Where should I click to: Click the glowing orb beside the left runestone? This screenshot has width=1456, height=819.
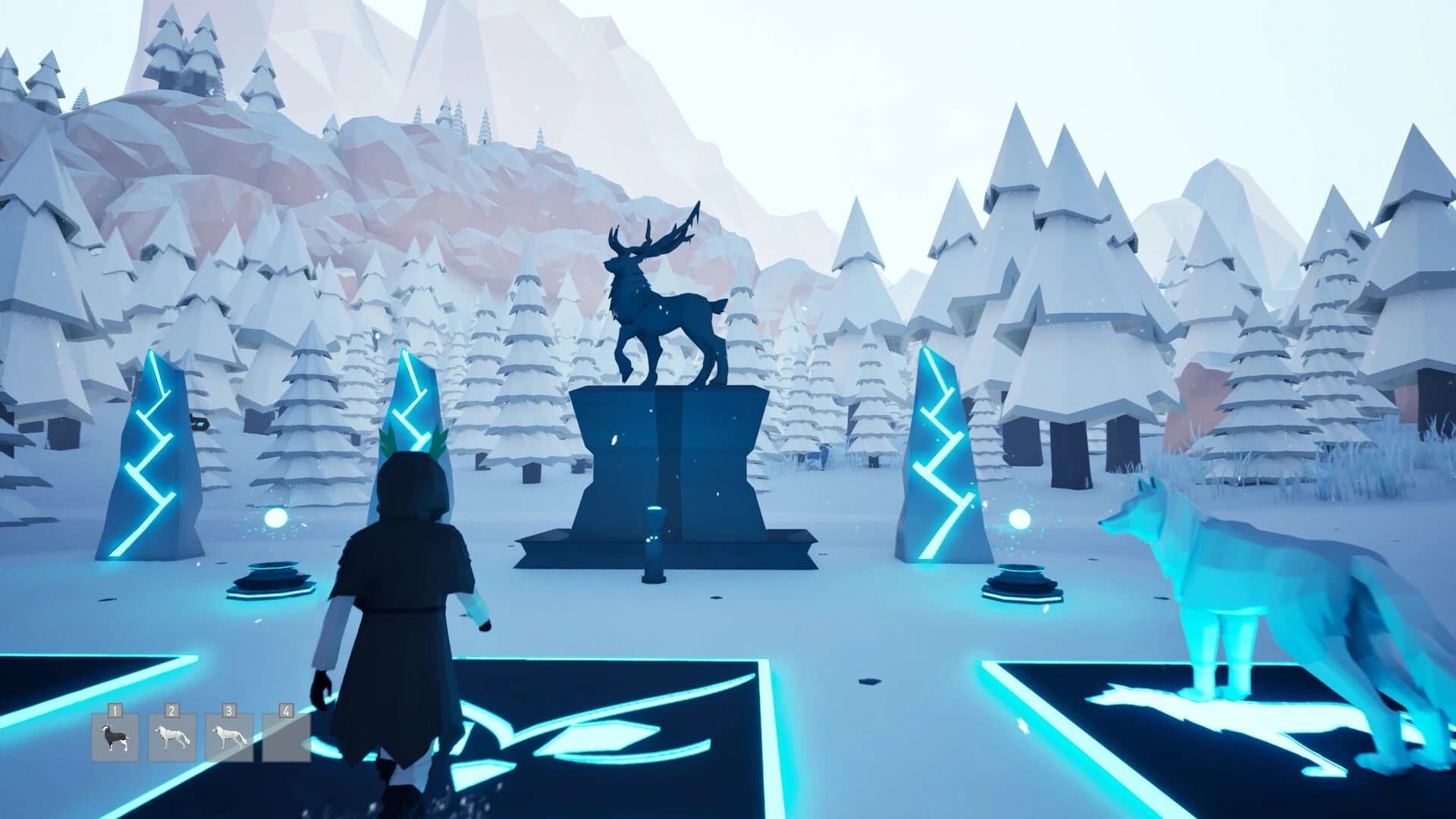click(275, 518)
